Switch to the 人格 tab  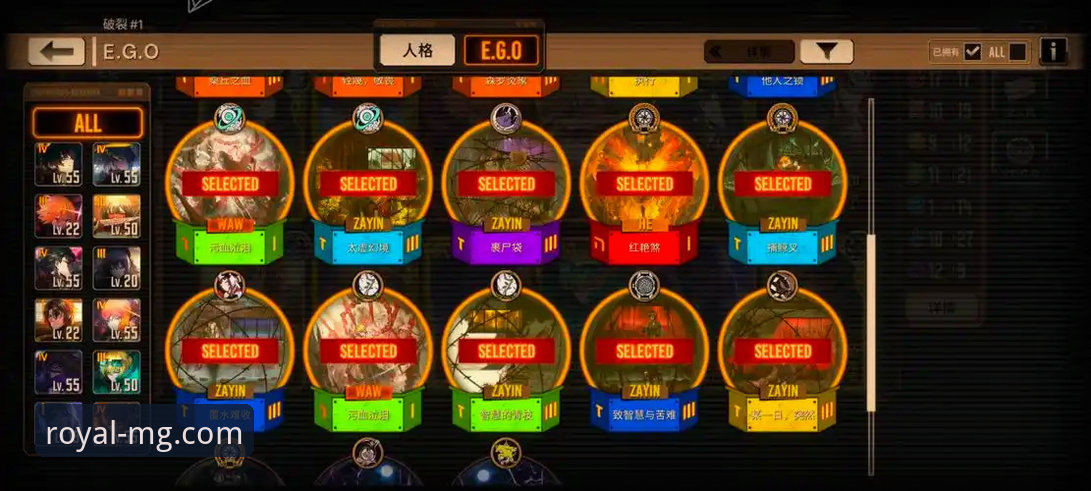[417, 50]
